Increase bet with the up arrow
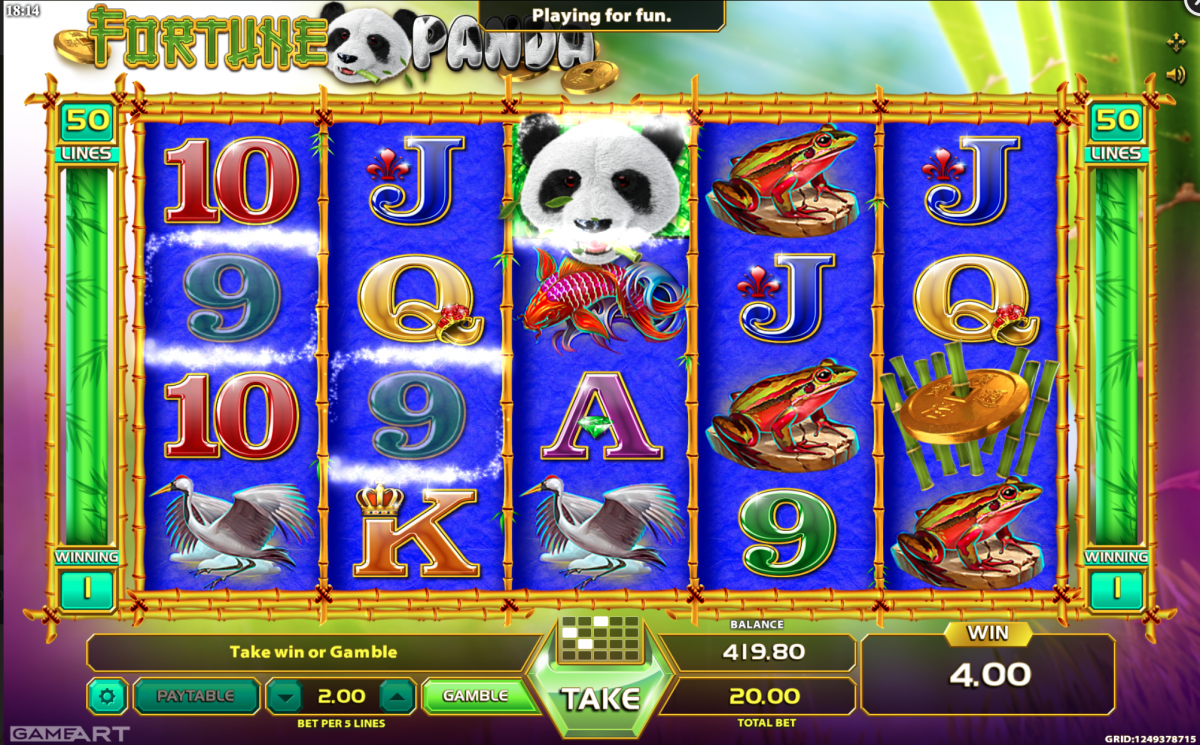Image resolution: width=1200 pixels, height=745 pixels. 397,696
